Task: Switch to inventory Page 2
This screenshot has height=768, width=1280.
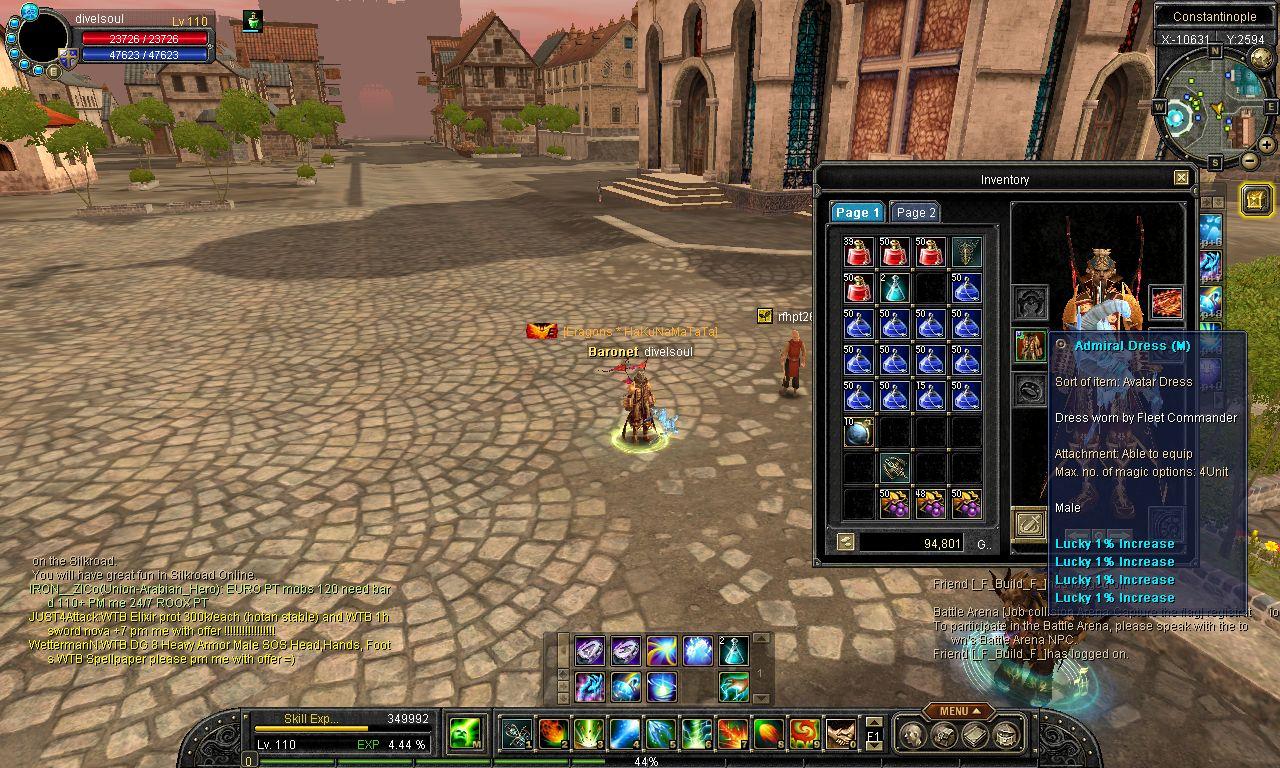Action: (915, 212)
